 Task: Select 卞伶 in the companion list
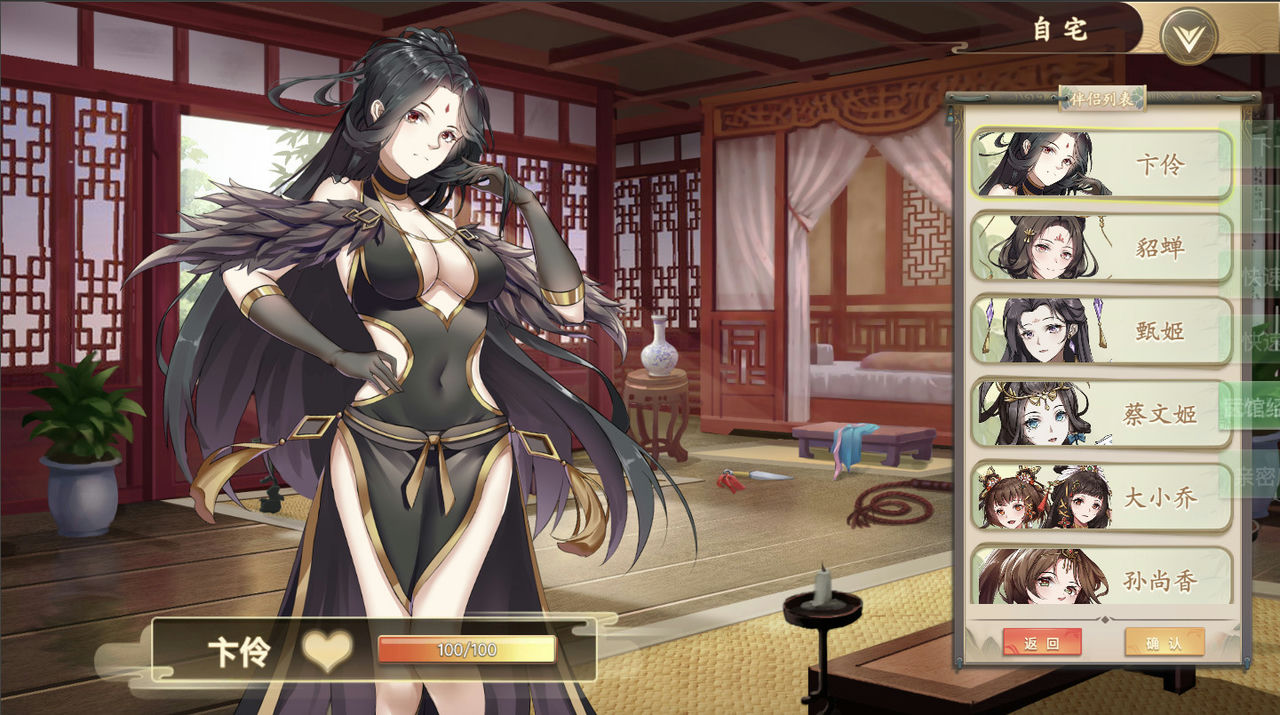pos(1101,164)
